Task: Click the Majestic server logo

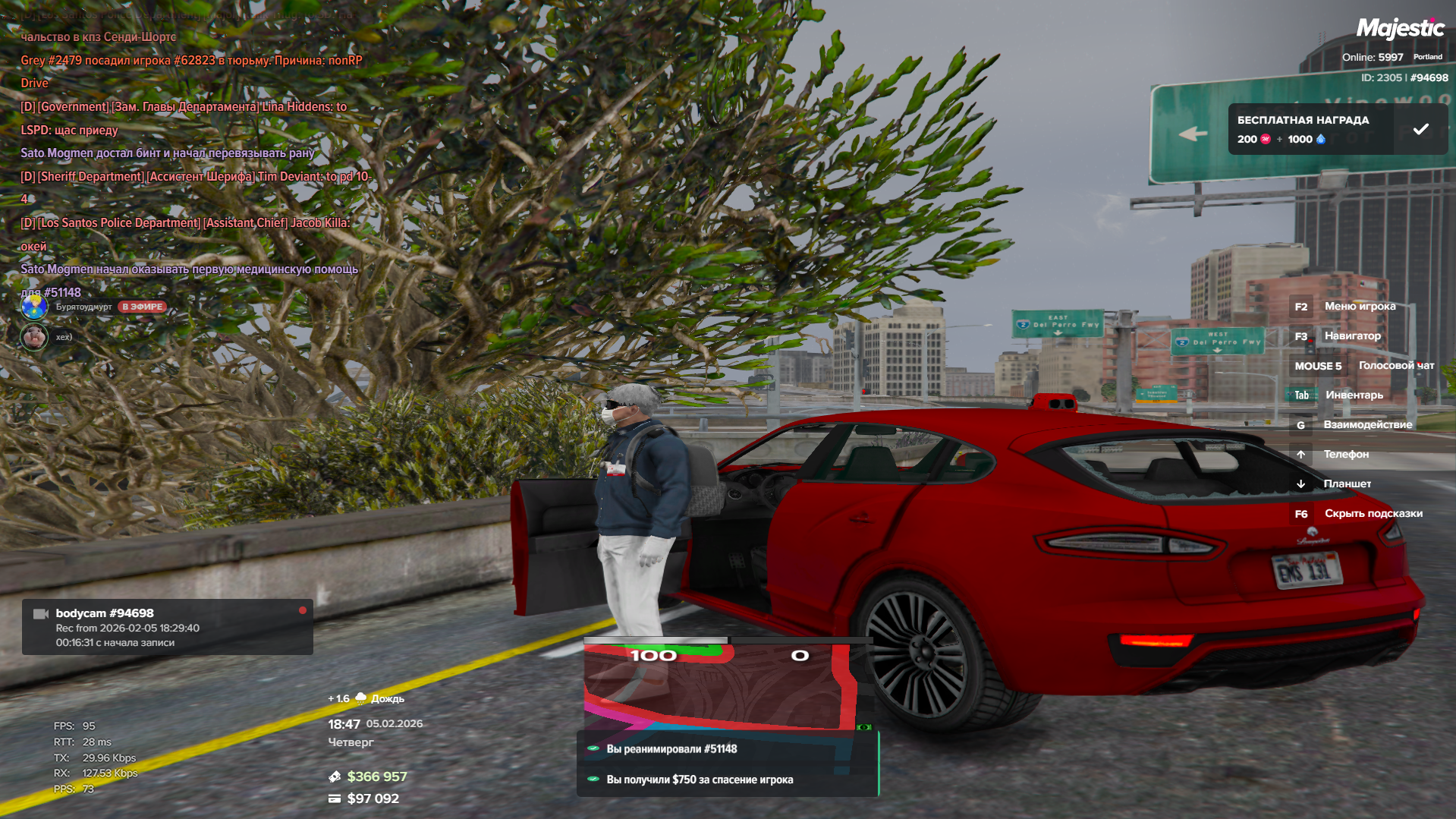Action: (x=1400, y=29)
